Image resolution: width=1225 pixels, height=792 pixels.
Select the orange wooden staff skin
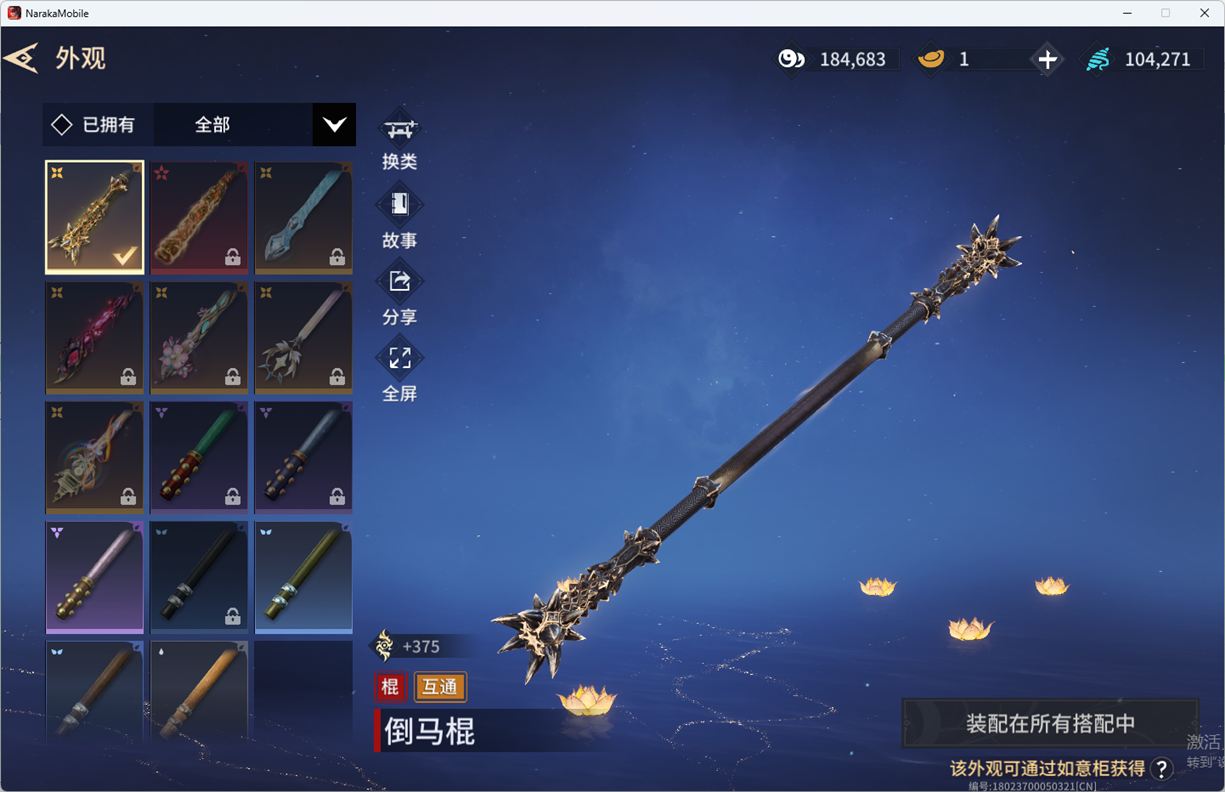pos(199,691)
